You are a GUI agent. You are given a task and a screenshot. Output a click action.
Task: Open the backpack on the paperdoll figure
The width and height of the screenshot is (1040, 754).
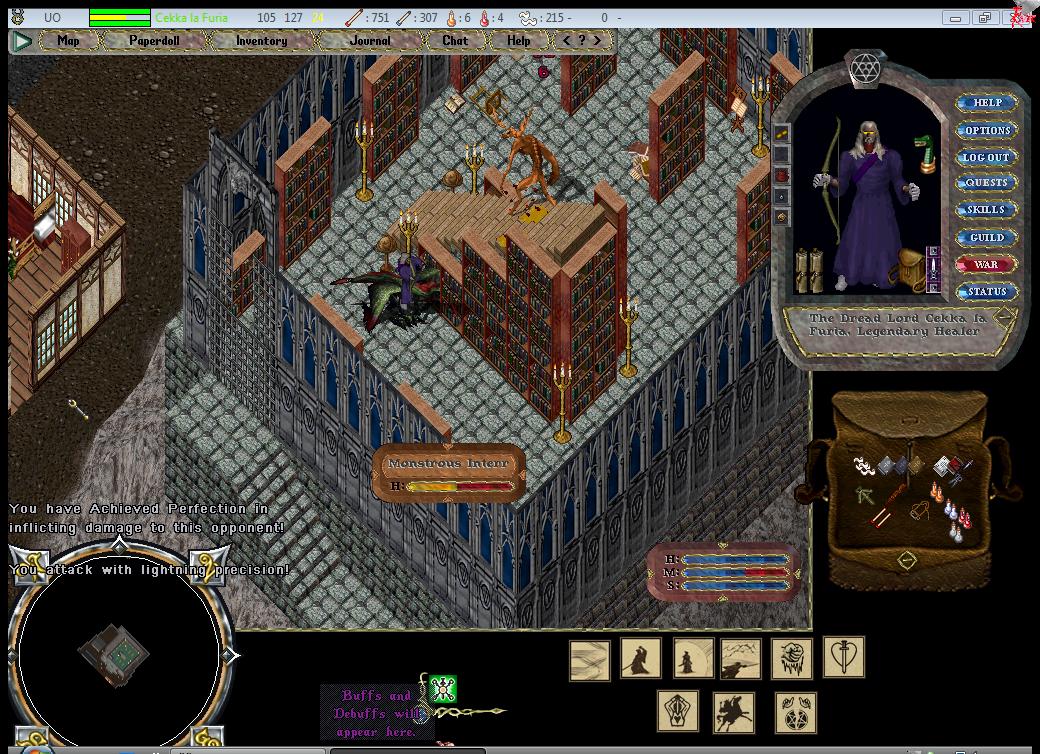[x=910, y=268]
